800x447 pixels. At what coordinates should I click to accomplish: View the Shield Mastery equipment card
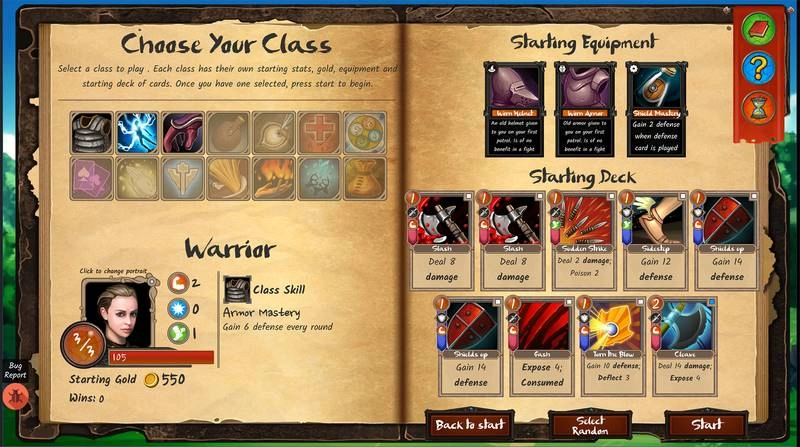pos(655,102)
